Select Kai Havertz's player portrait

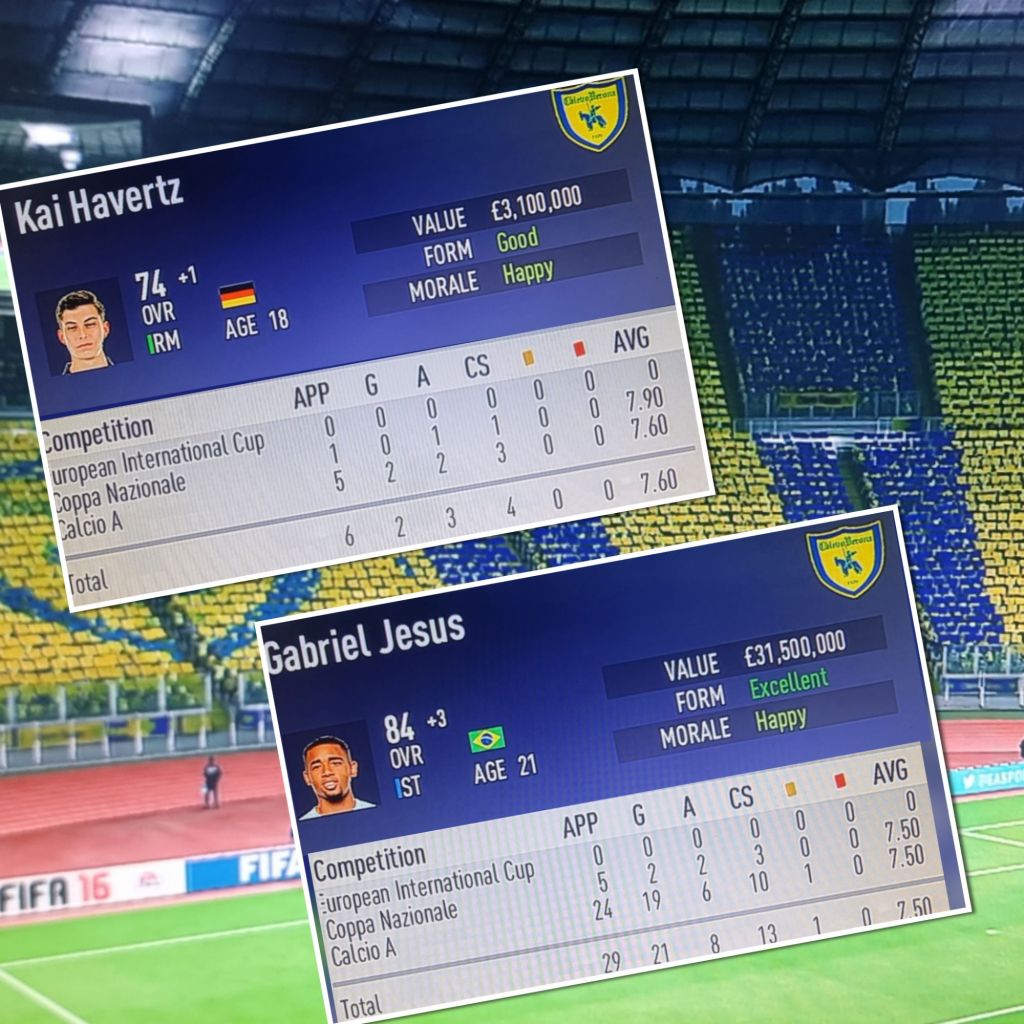(x=82, y=328)
